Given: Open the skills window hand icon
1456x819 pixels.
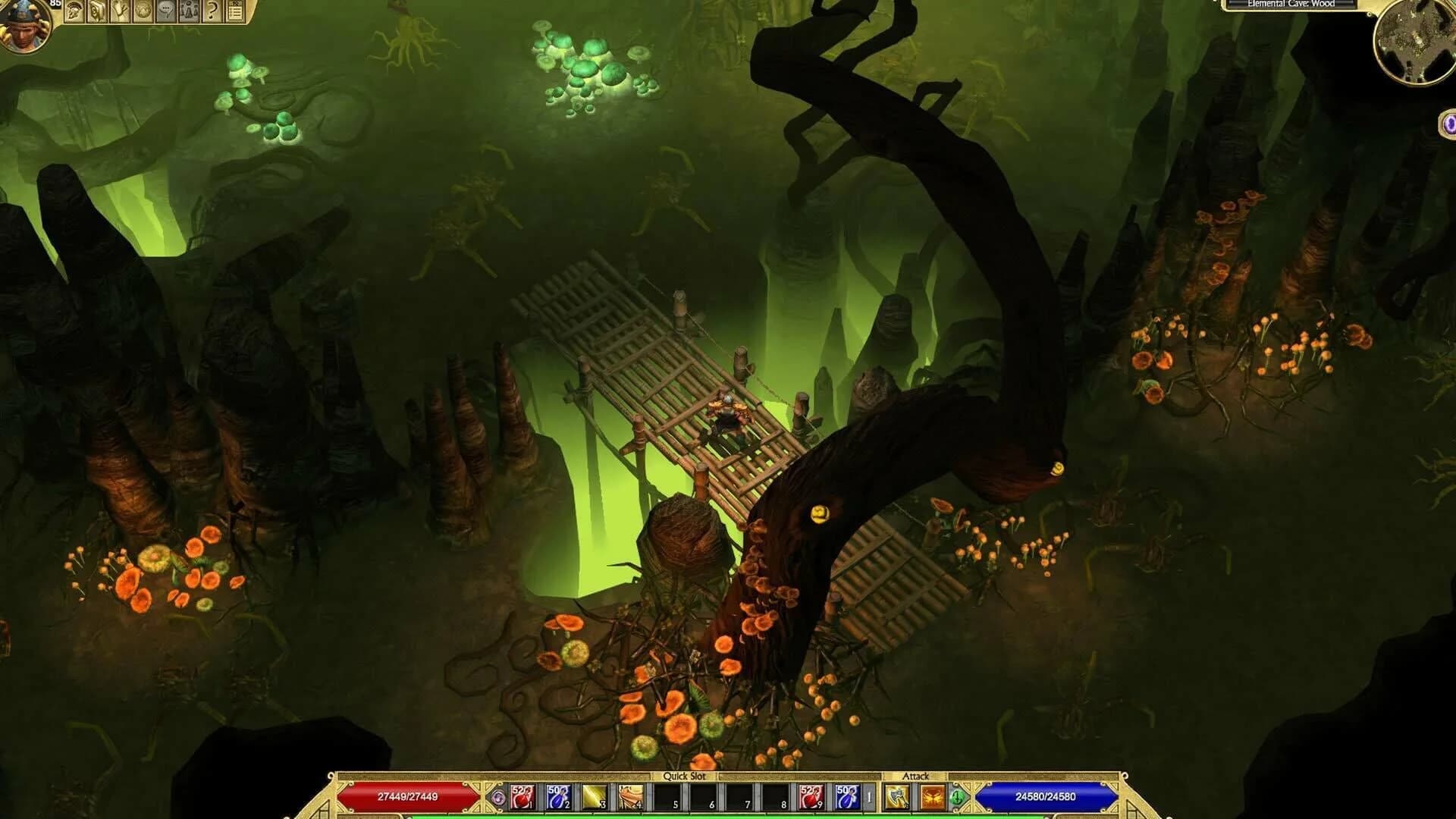Looking at the screenshot, I should [121, 11].
